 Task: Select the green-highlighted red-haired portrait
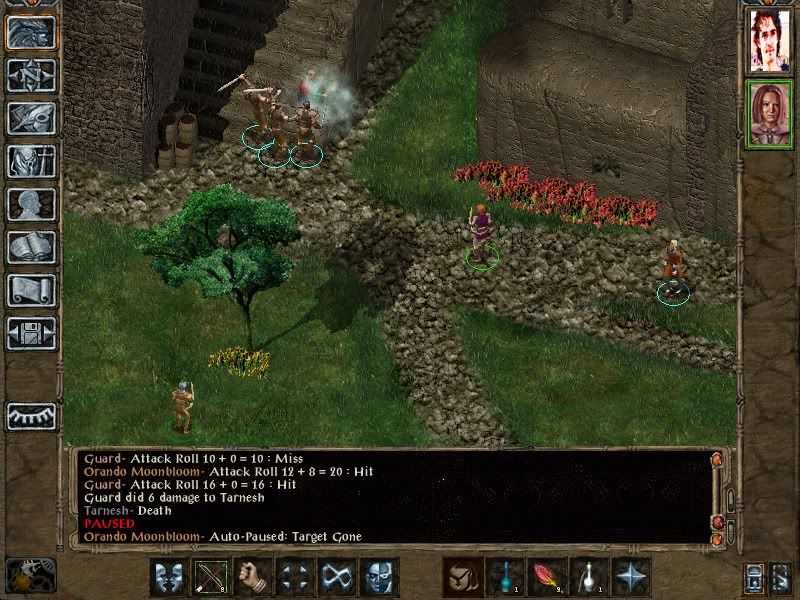pyautogui.click(x=770, y=114)
